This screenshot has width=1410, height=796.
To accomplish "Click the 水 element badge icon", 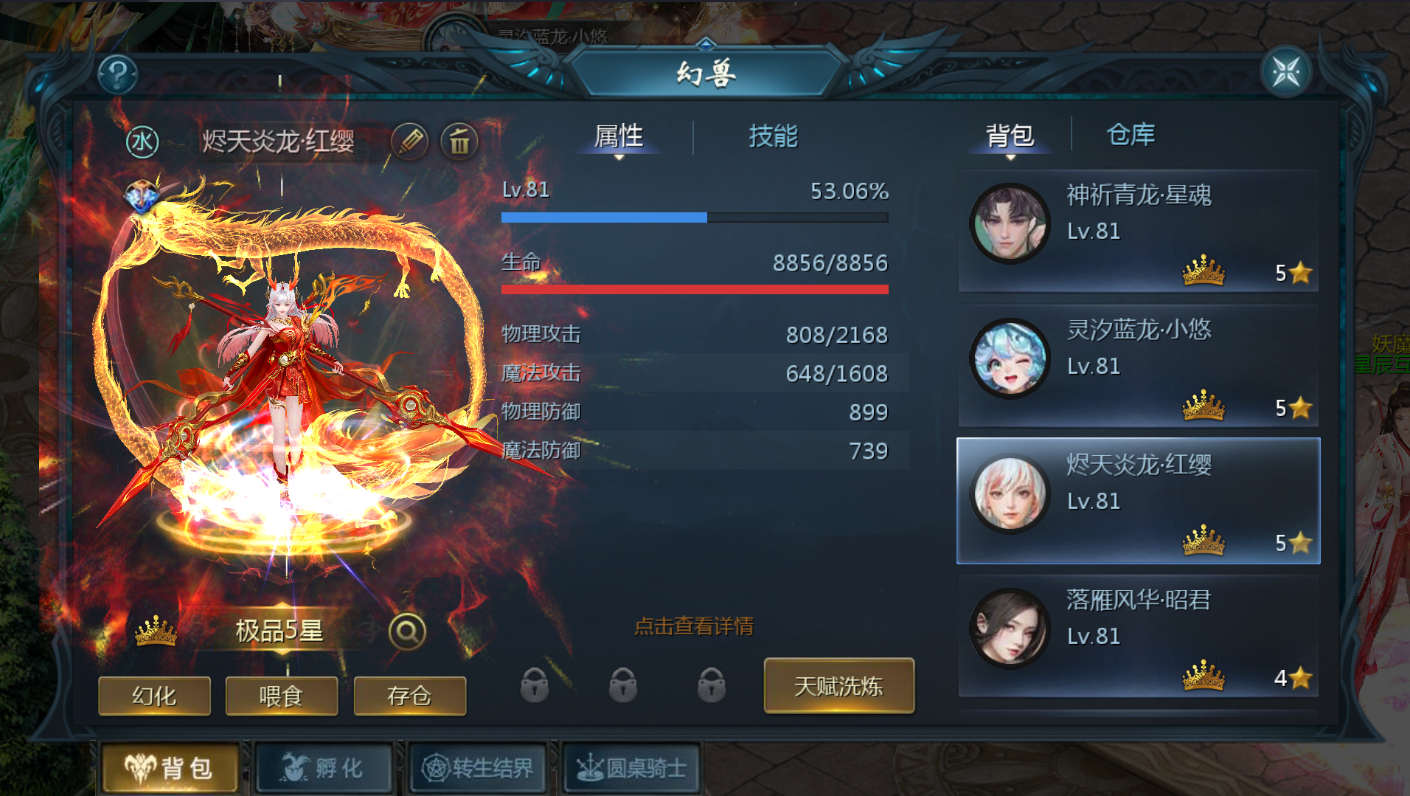I will [x=142, y=141].
